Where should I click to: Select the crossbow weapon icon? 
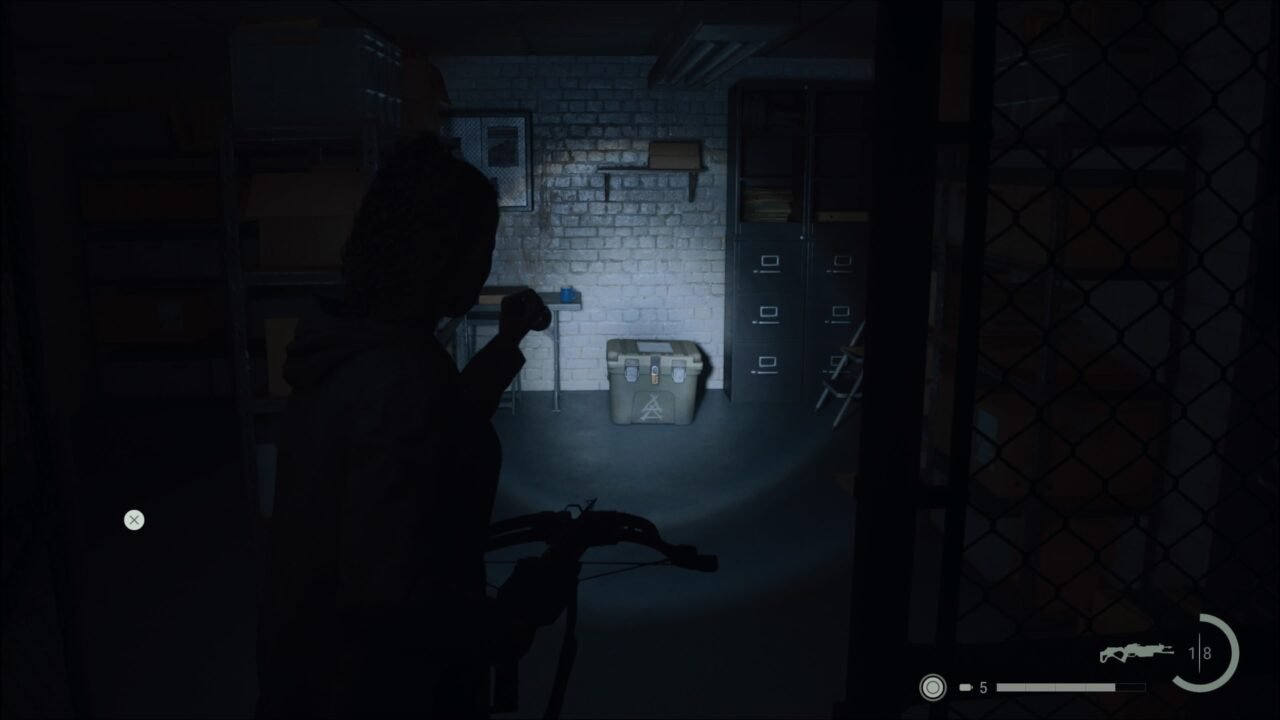click(1138, 650)
